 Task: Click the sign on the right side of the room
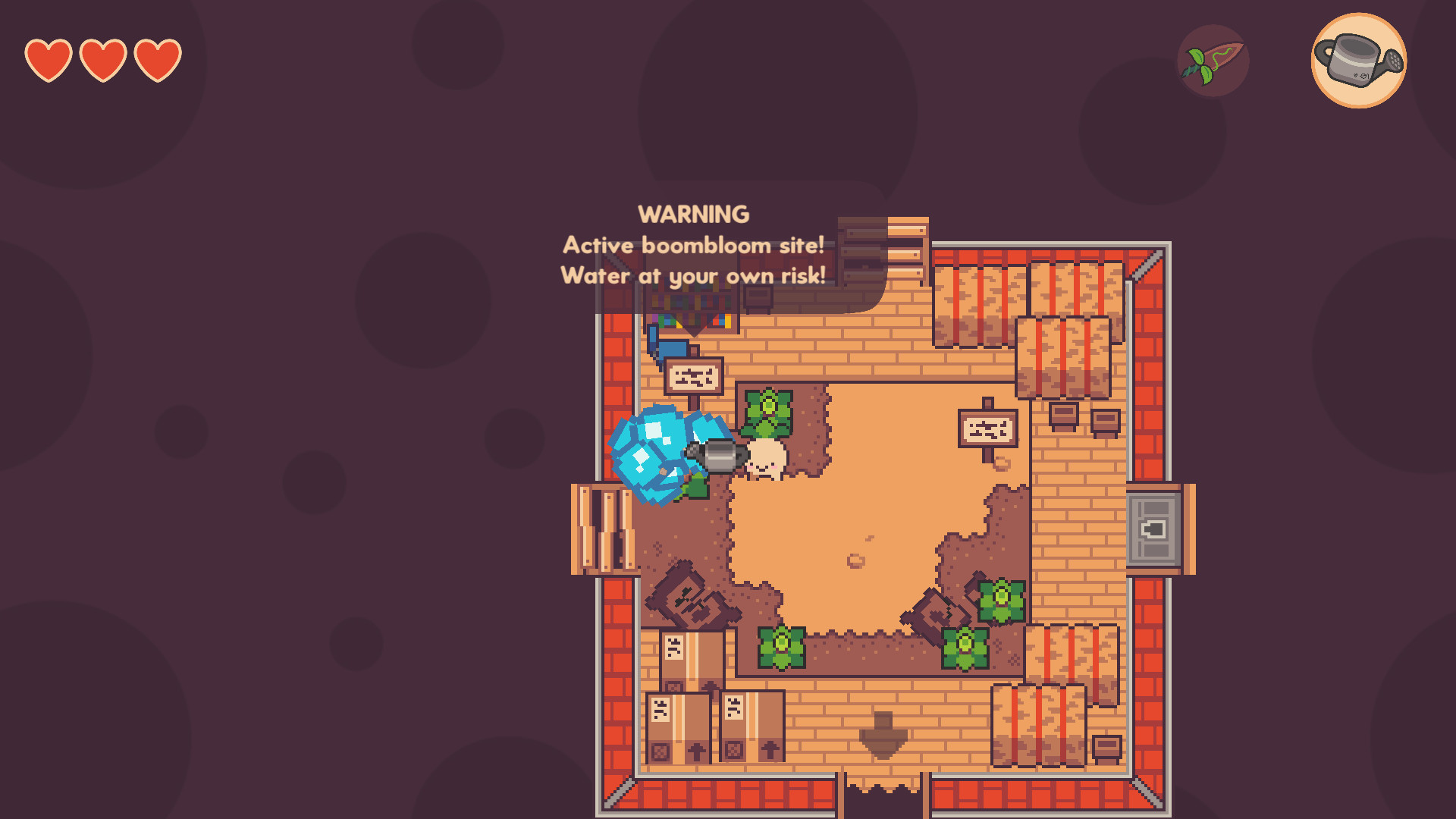[x=986, y=428]
